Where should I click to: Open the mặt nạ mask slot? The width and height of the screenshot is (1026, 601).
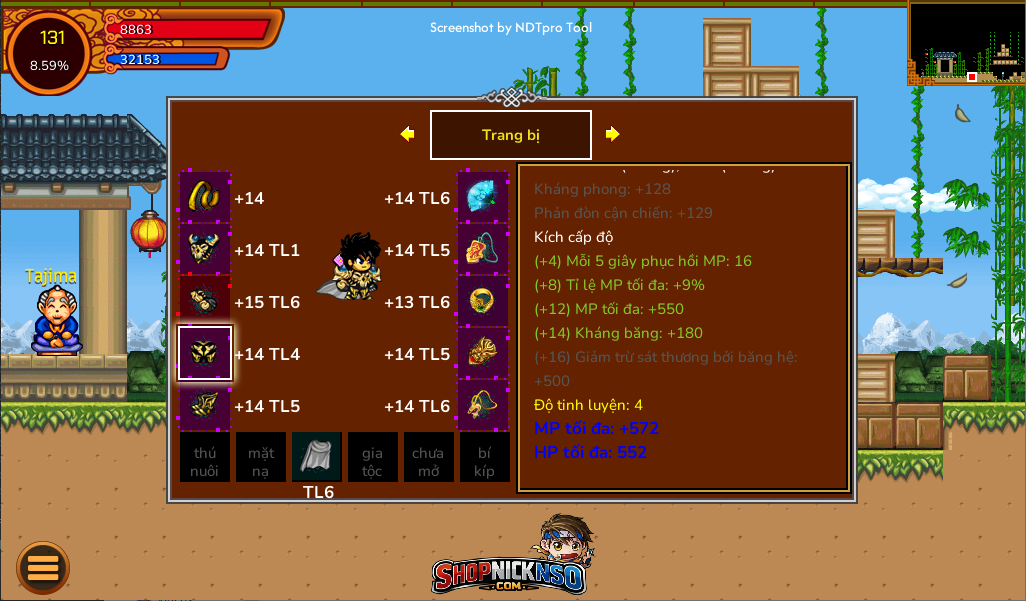coord(261,458)
